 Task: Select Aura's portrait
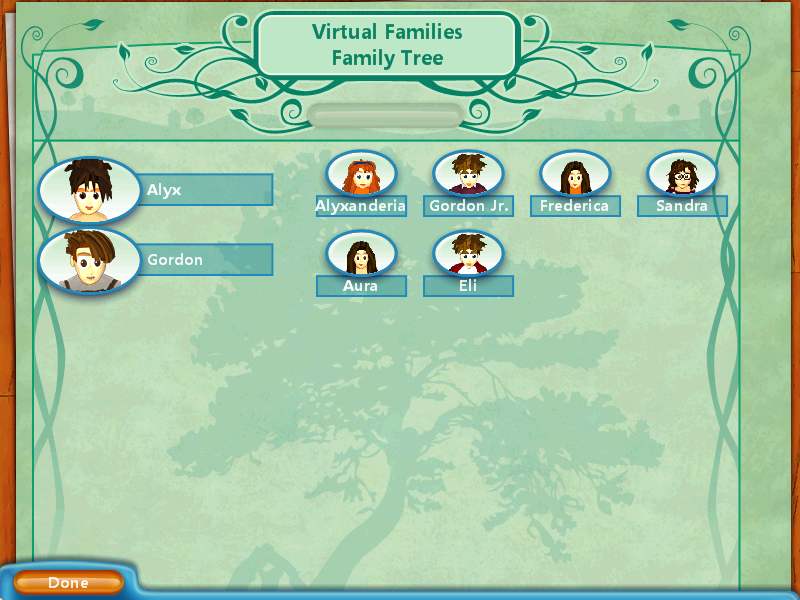coord(361,254)
